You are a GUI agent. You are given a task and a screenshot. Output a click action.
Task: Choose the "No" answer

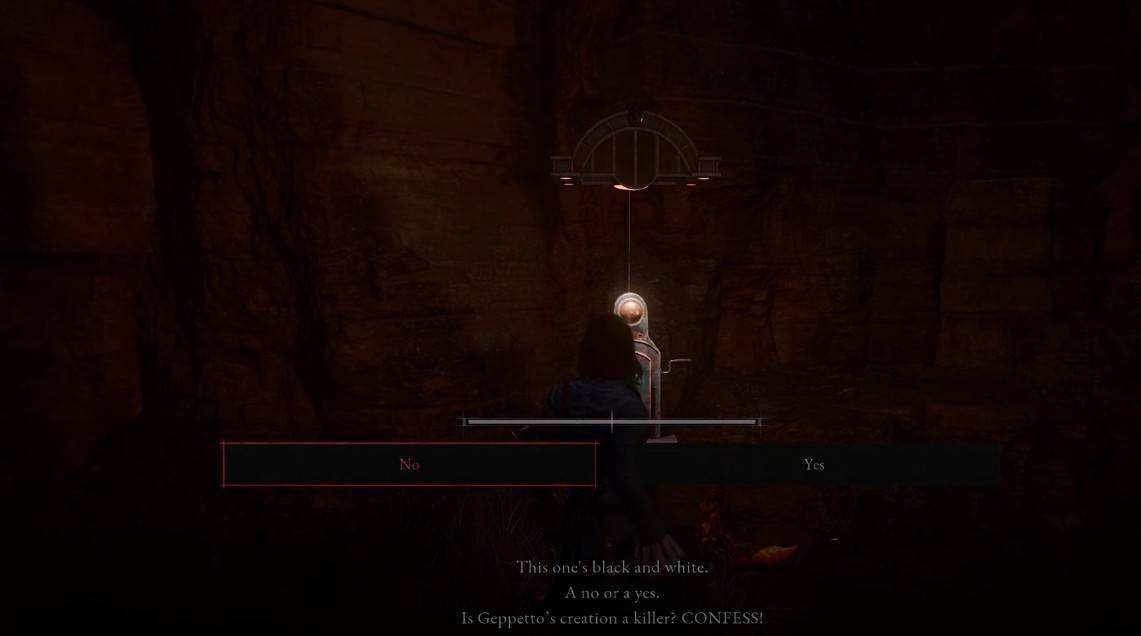[x=409, y=464]
